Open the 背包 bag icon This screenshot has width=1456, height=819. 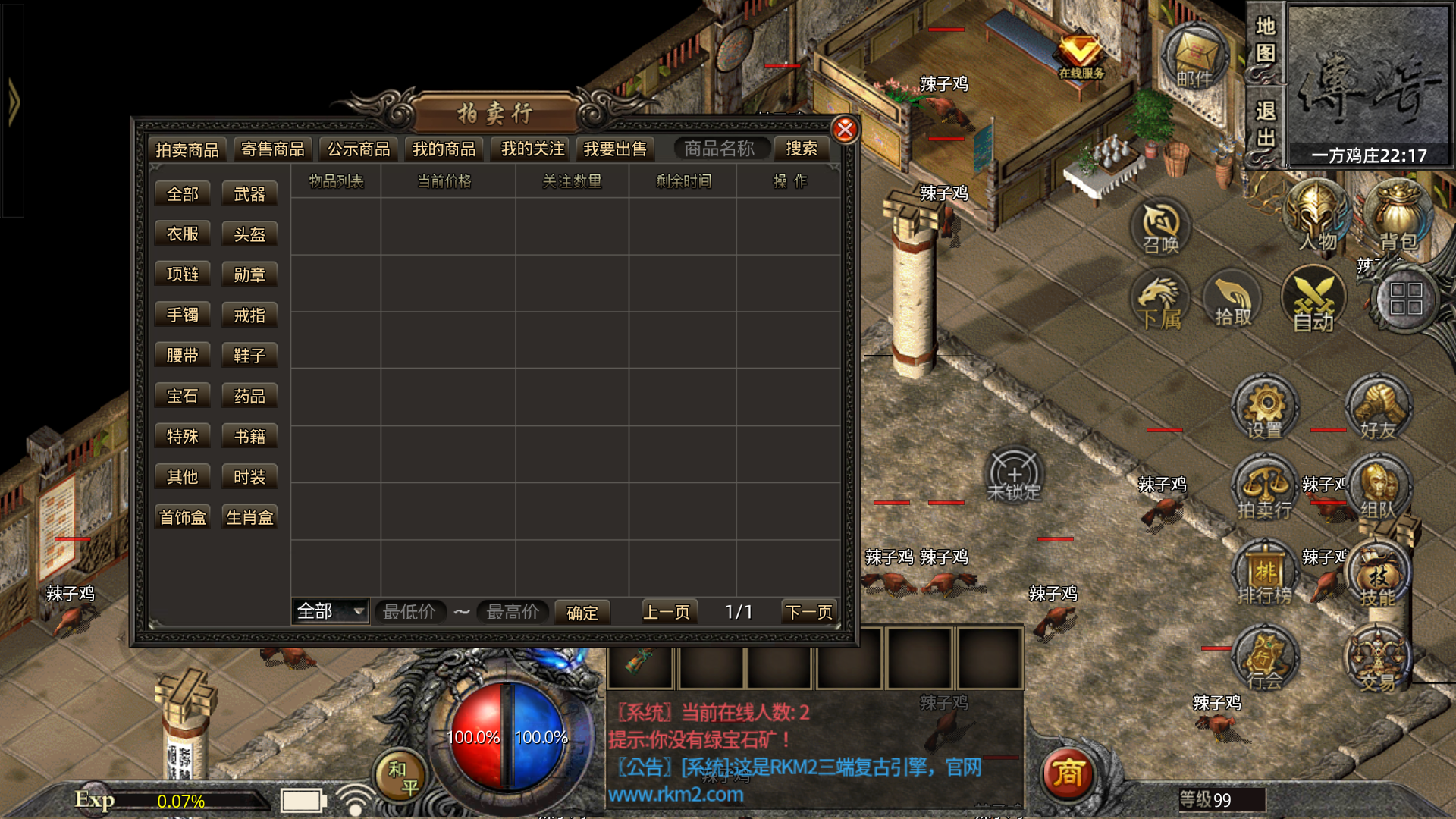tap(1398, 216)
